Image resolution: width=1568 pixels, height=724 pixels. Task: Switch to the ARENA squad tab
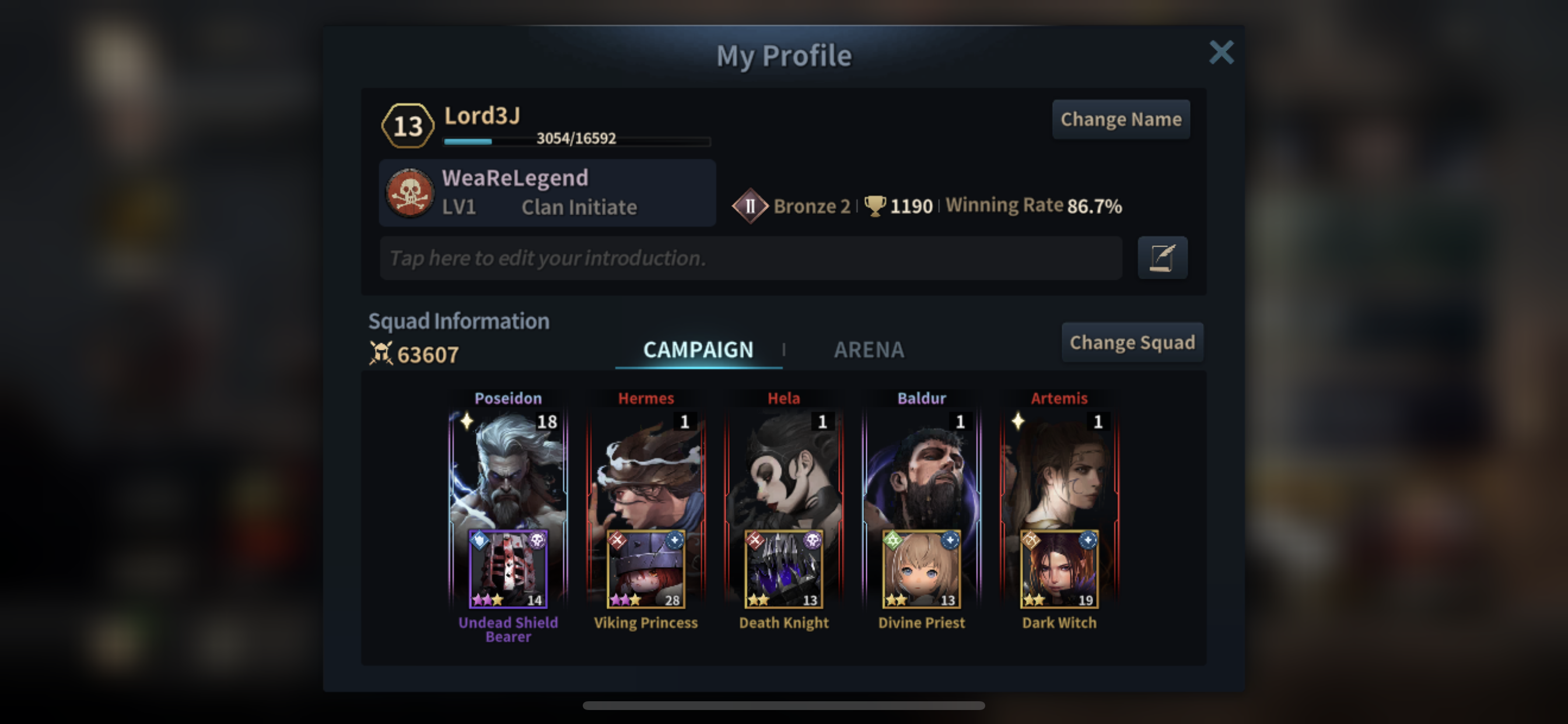pos(869,350)
